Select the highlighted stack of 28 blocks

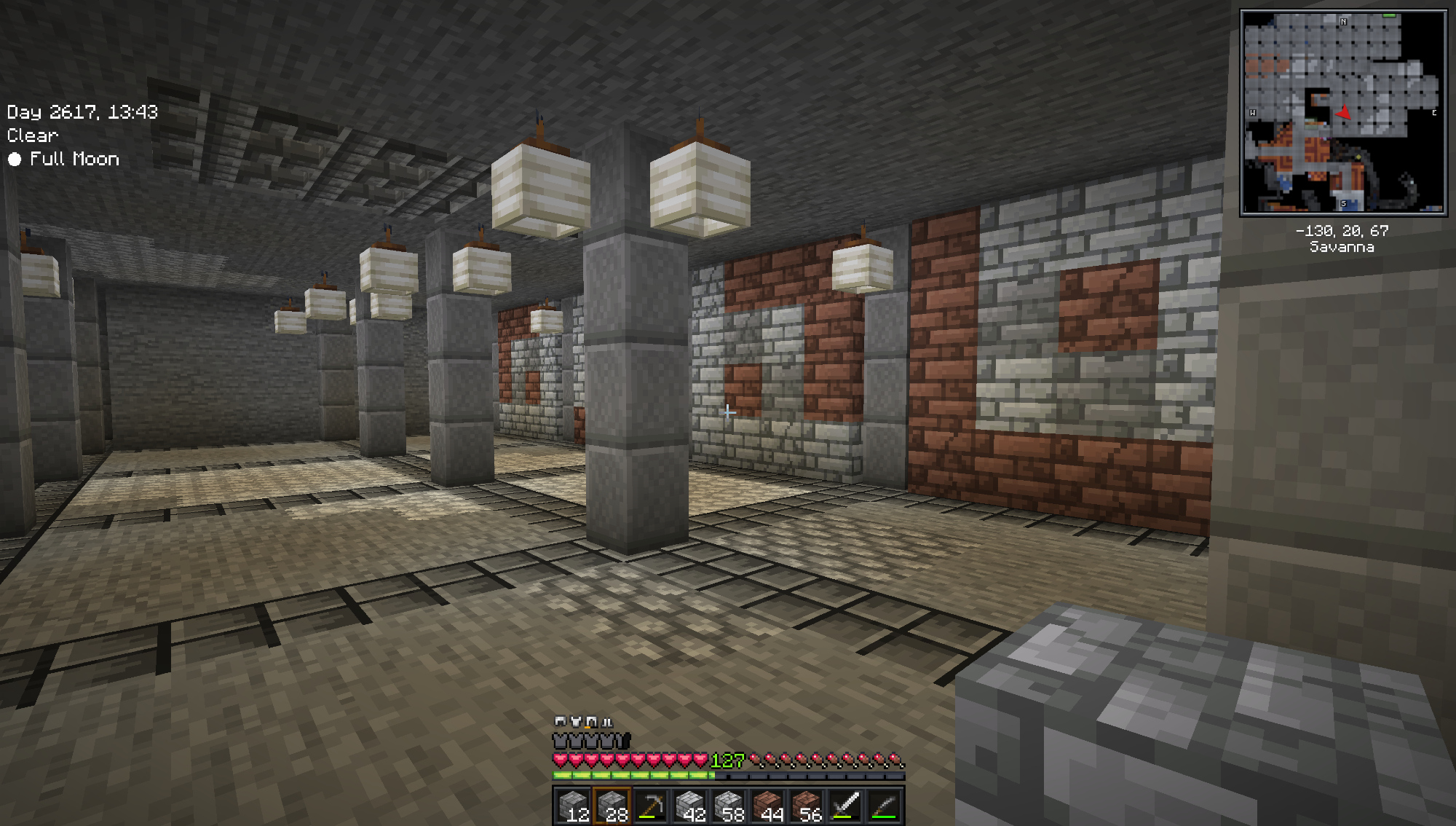pos(612,806)
